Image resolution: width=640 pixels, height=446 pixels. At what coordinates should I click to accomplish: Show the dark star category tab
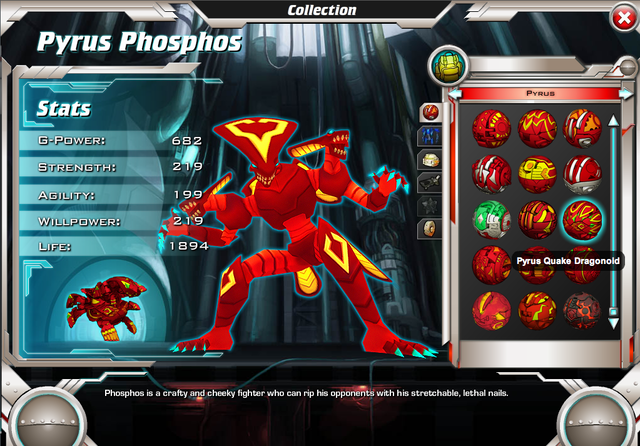click(x=429, y=205)
